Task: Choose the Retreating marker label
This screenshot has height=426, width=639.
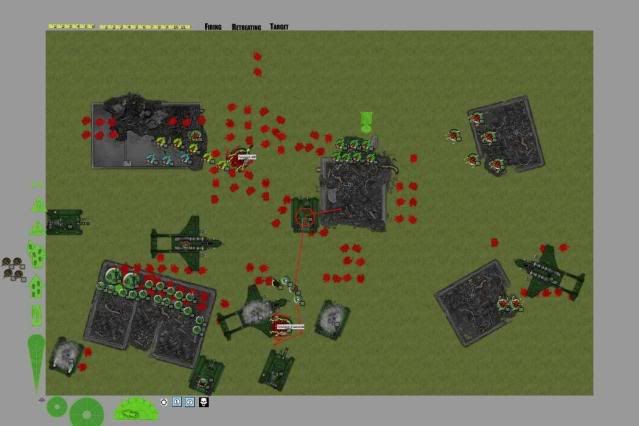Action: pos(245,26)
